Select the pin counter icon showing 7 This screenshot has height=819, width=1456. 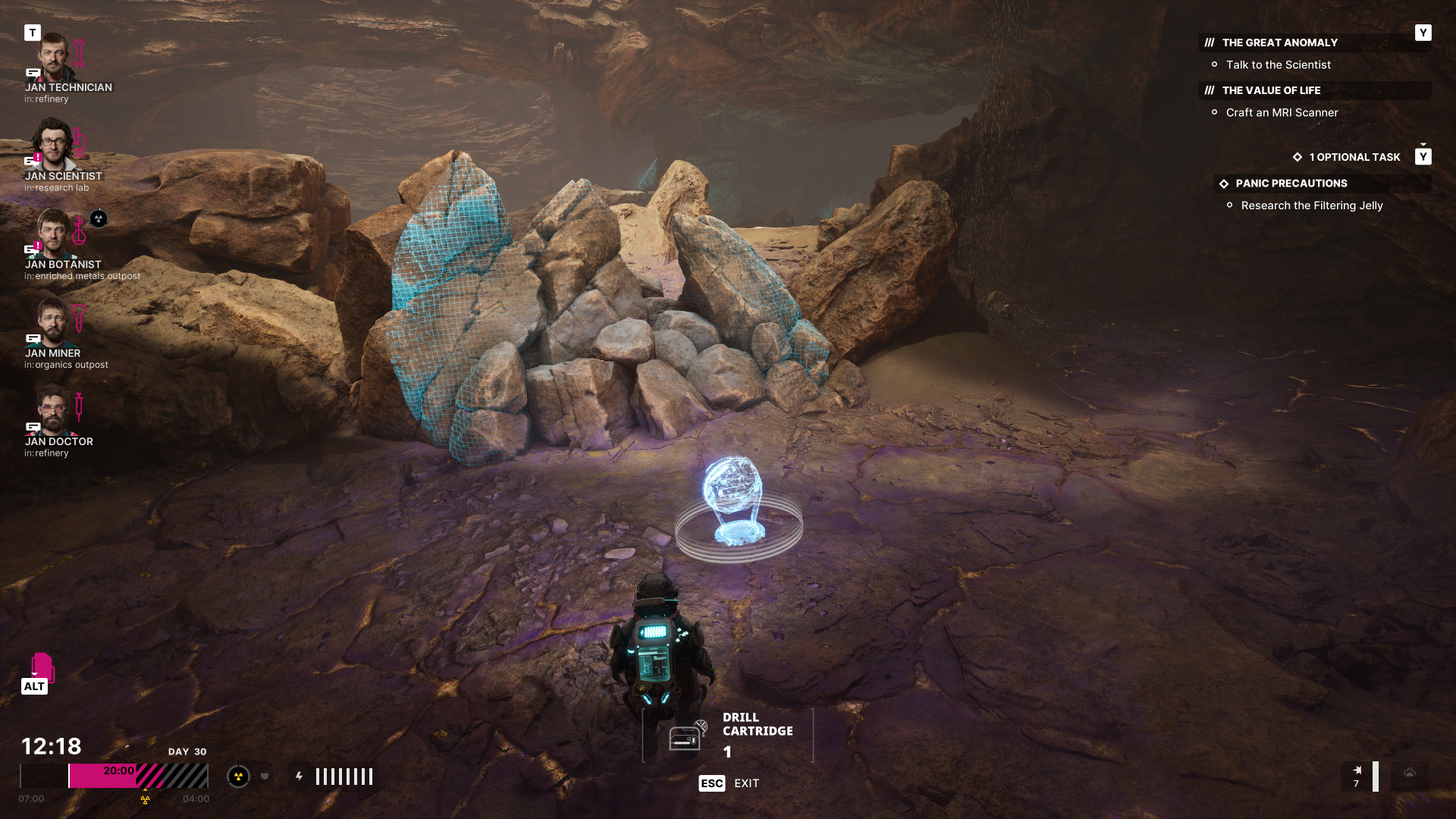tap(1357, 777)
